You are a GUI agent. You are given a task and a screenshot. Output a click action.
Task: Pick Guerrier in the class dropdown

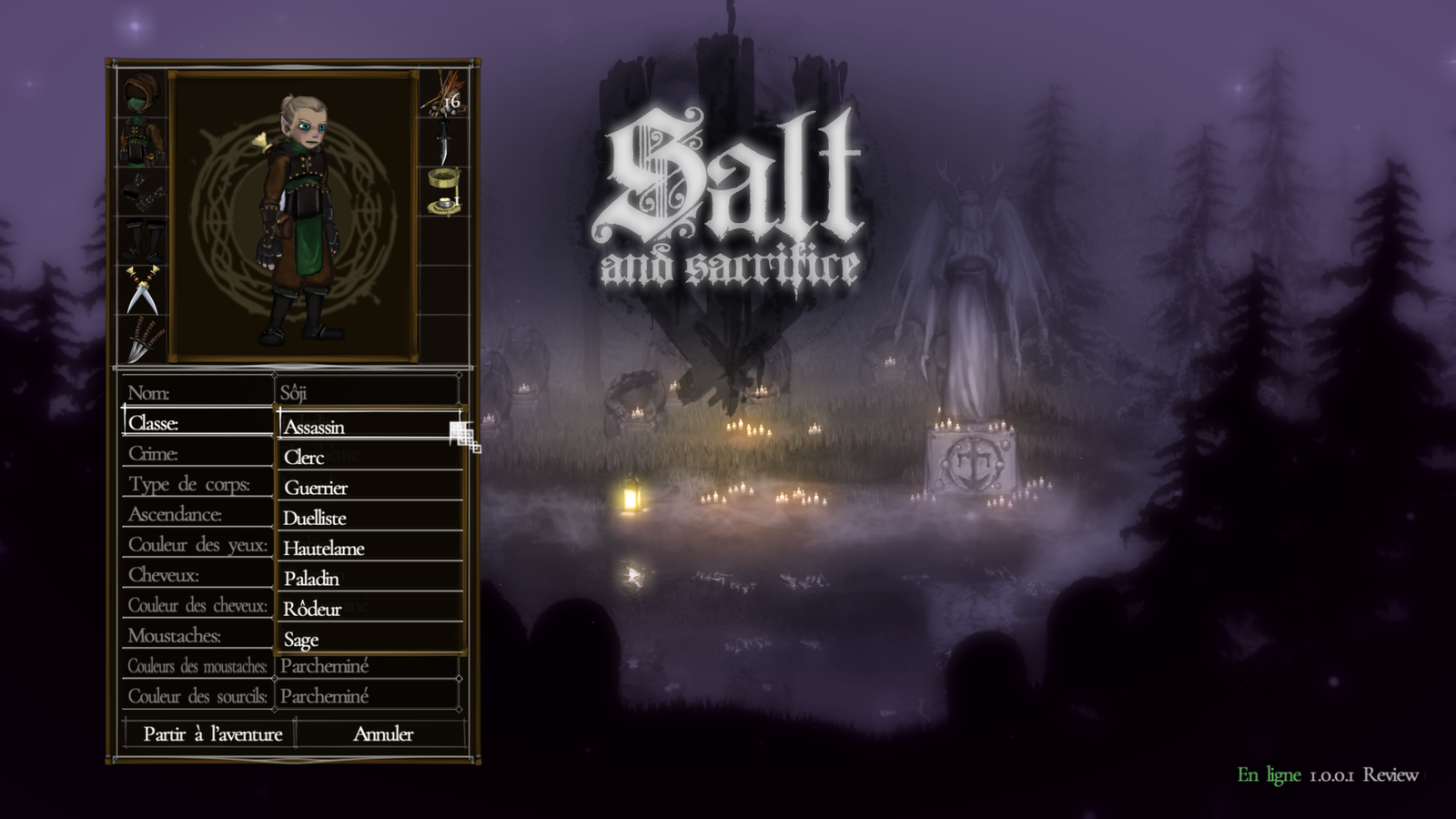pyautogui.click(x=369, y=488)
